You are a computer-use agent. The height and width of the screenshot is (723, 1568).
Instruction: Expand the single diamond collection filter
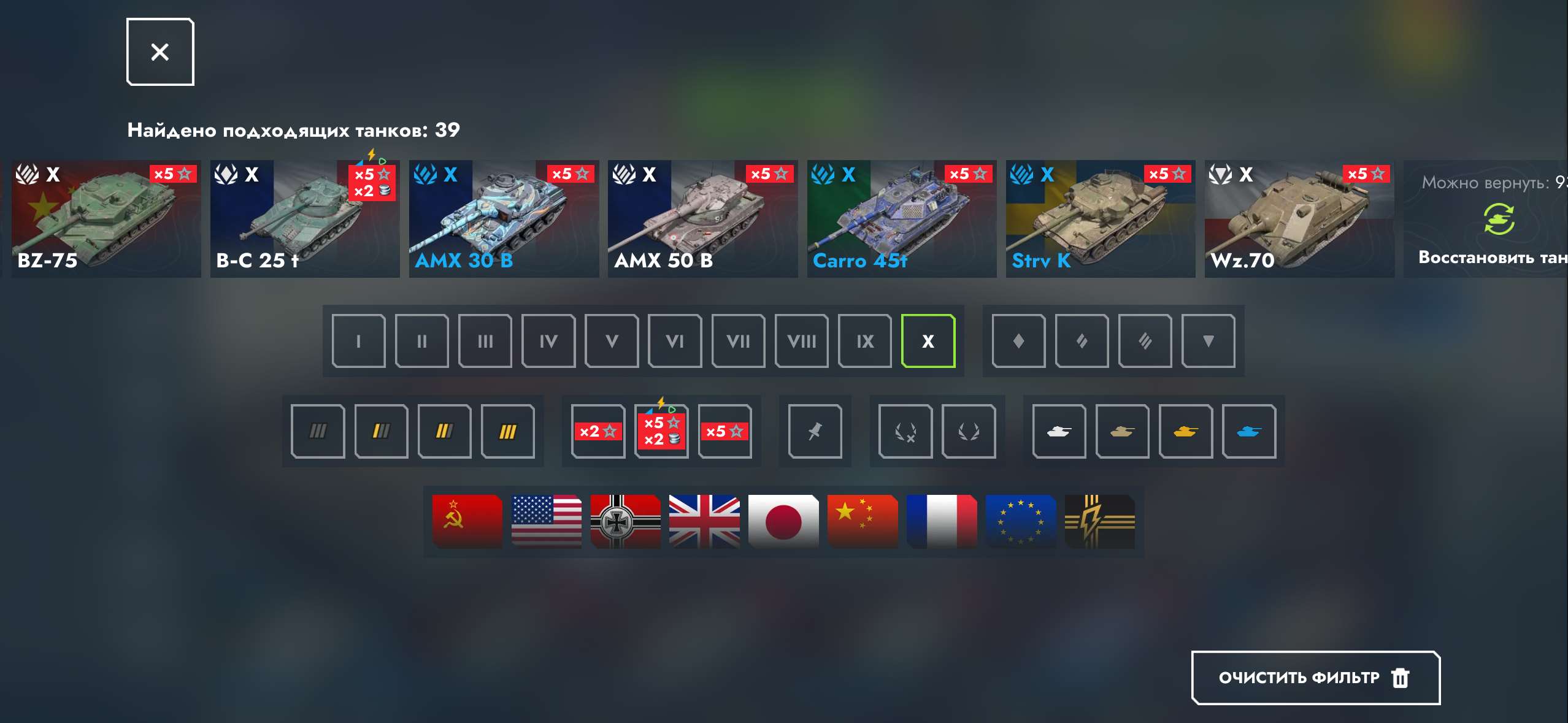[x=1019, y=341]
